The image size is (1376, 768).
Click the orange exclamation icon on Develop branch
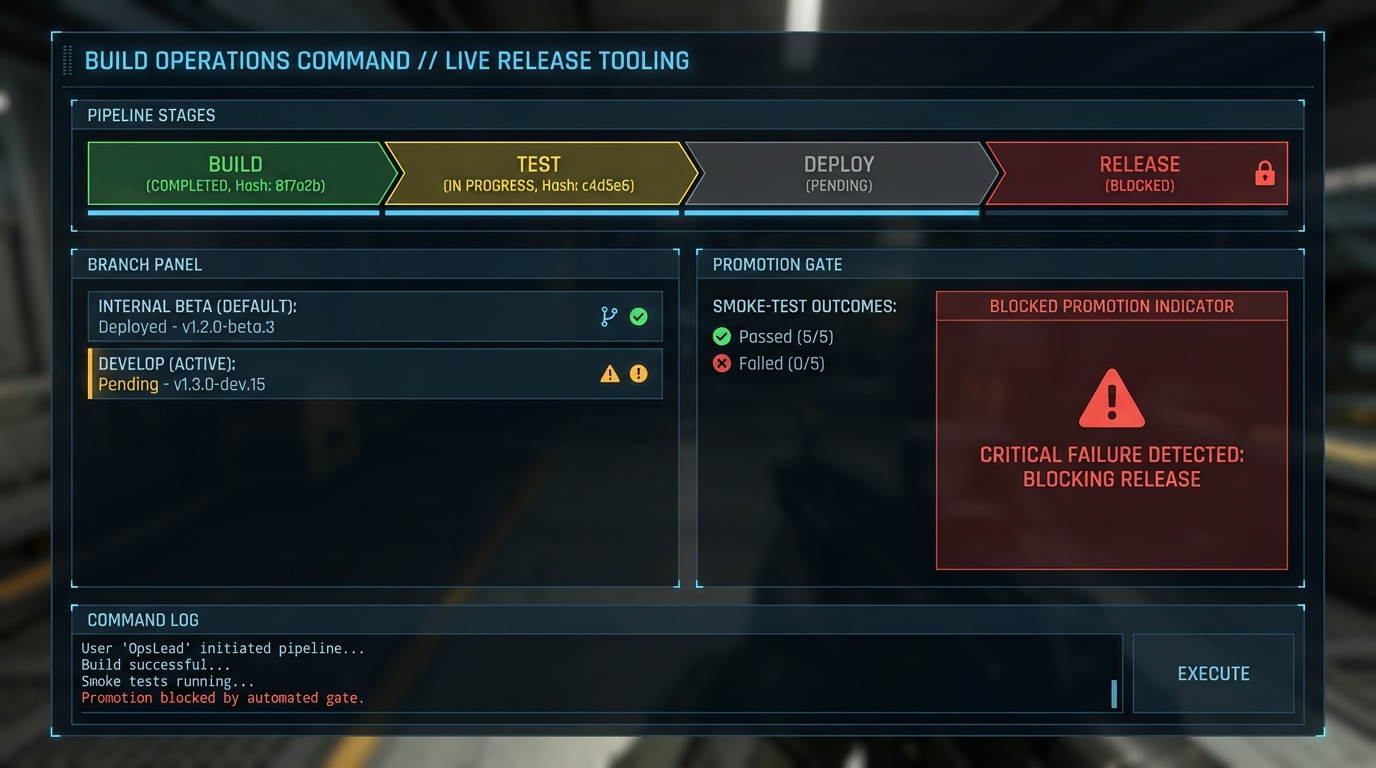pyautogui.click(x=640, y=372)
